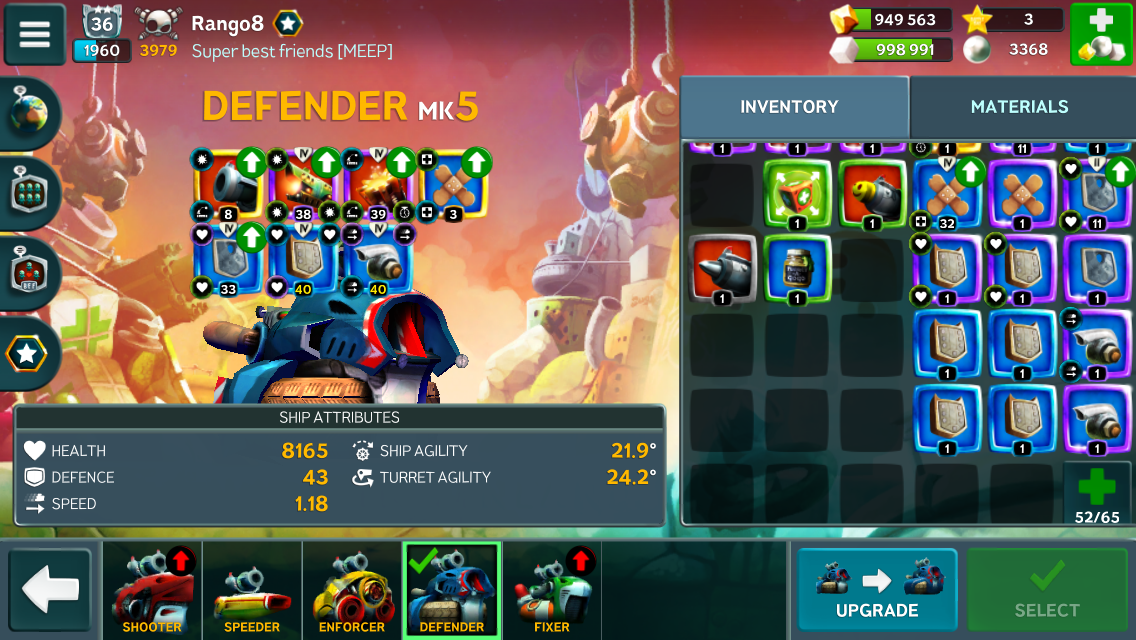Pick the green crate item in inventory

pos(797,193)
